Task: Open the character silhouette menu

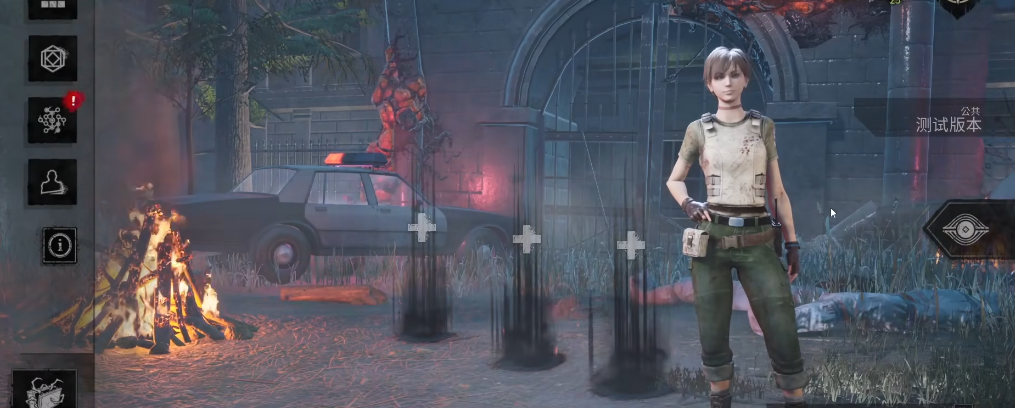Action: 52,181
